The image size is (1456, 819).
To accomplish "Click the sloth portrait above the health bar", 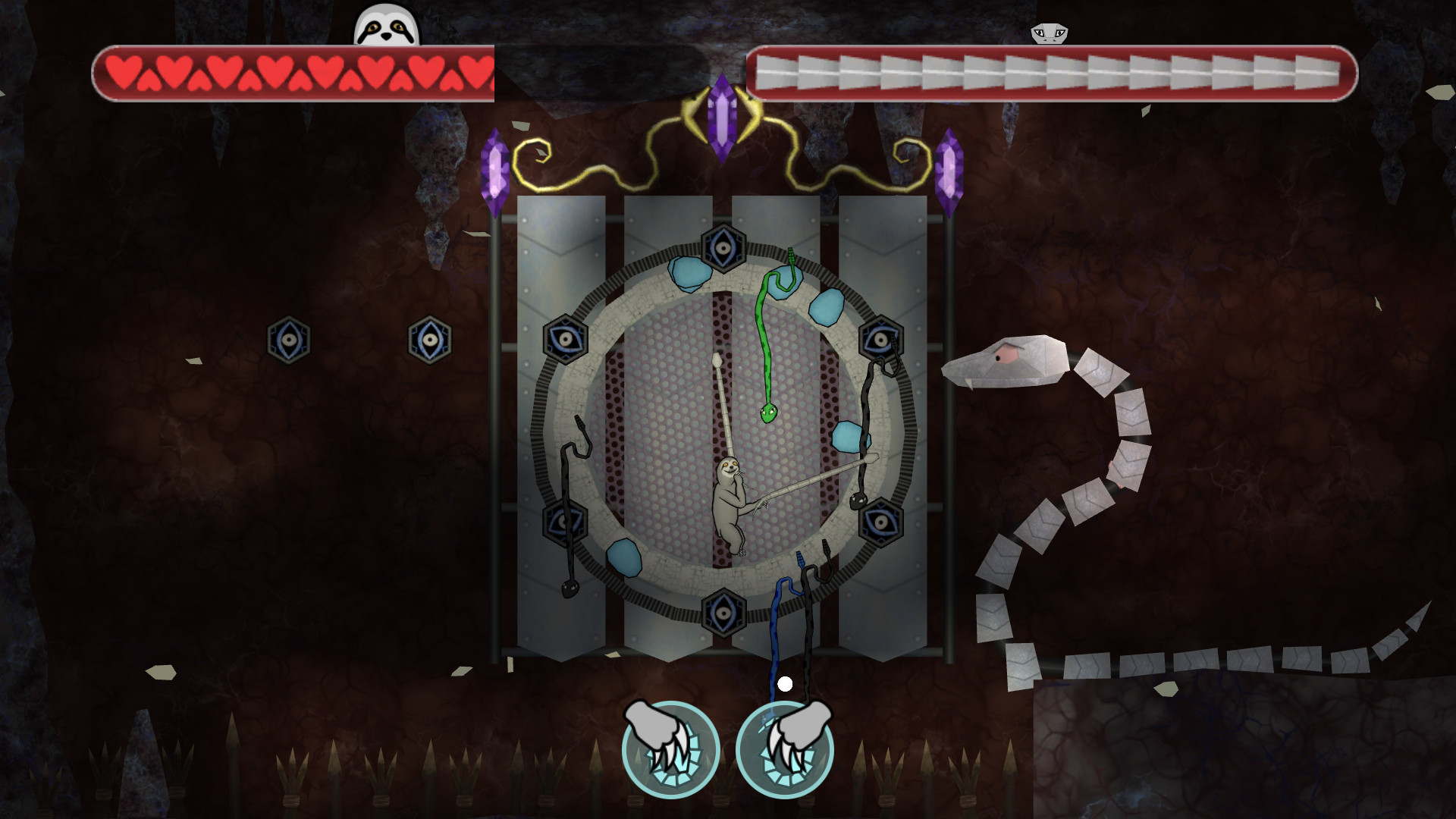I will coord(384,27).
